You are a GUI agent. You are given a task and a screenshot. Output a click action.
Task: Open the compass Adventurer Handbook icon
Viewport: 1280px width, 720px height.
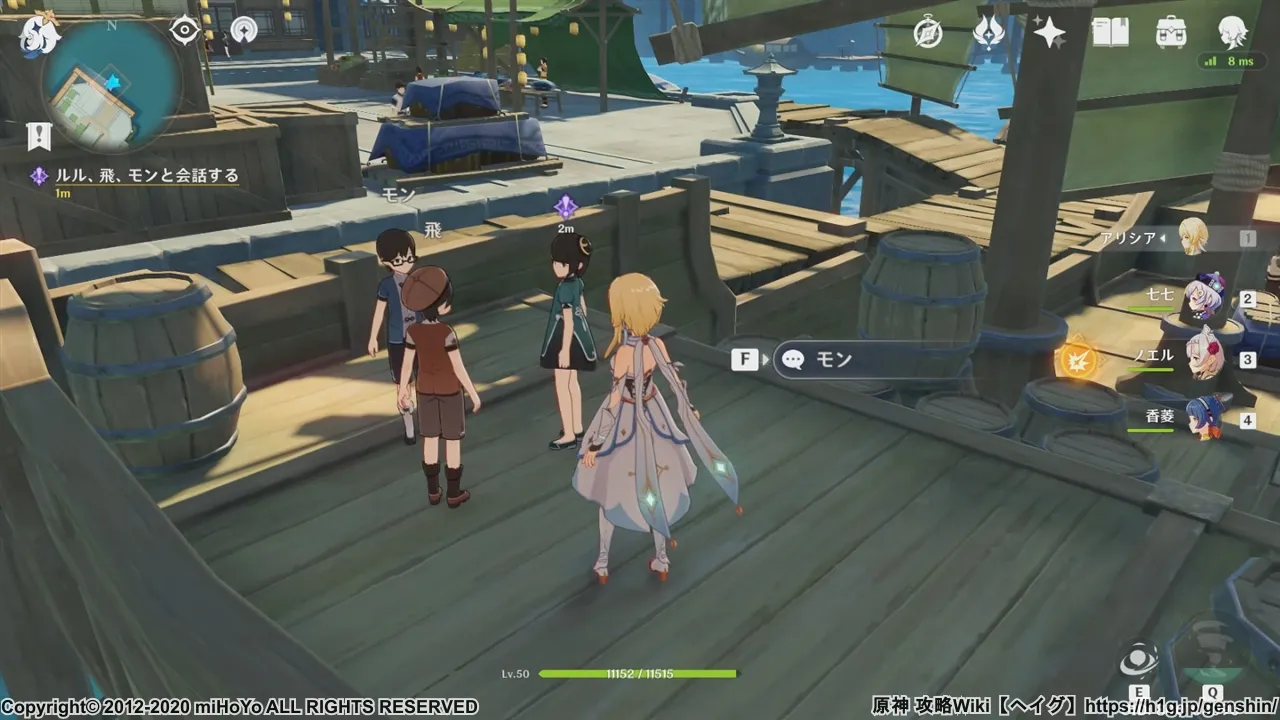point(928,33)
